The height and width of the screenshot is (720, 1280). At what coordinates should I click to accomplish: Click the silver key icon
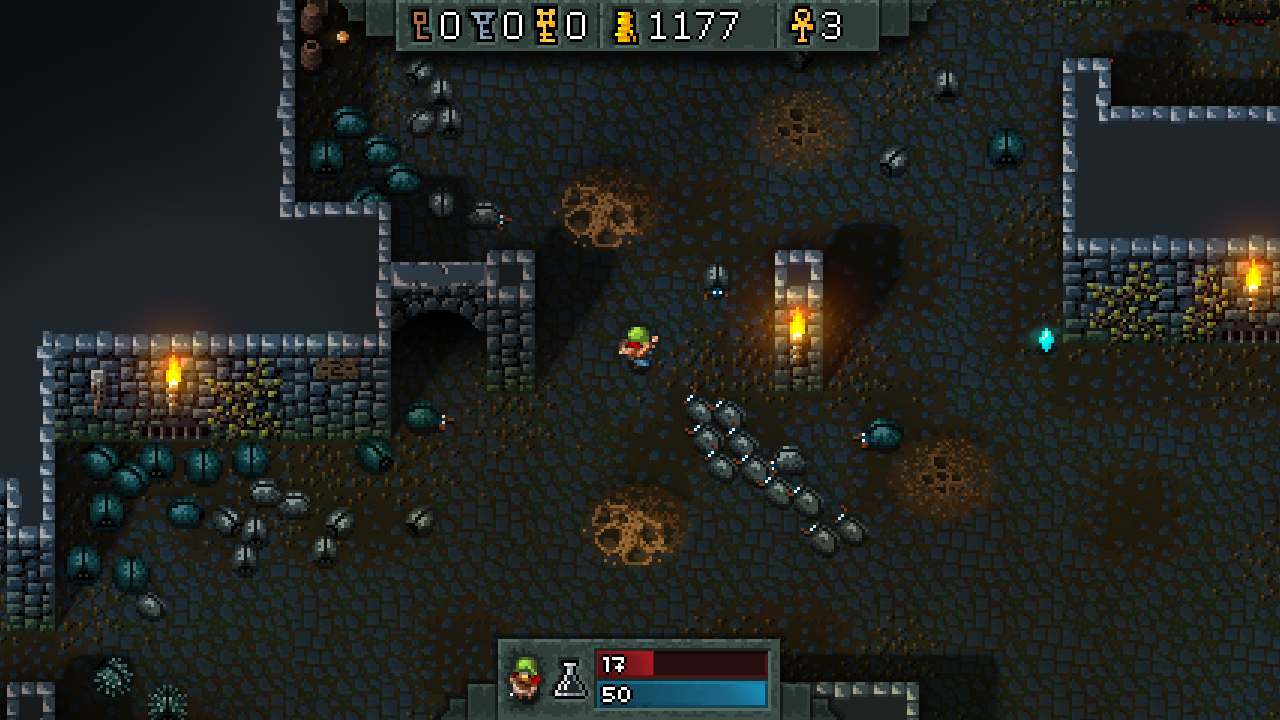485,25
